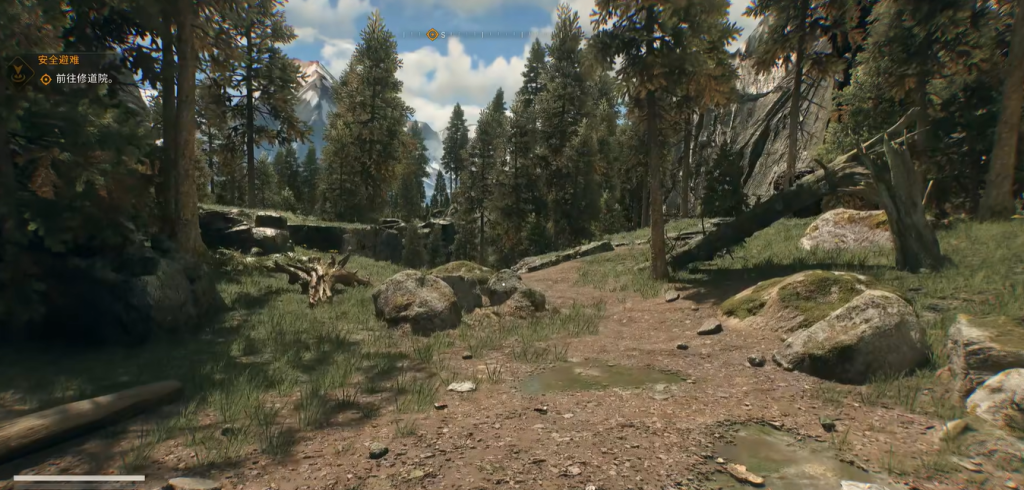Click the diamond quest emblem icon

[x=18, y=69]
